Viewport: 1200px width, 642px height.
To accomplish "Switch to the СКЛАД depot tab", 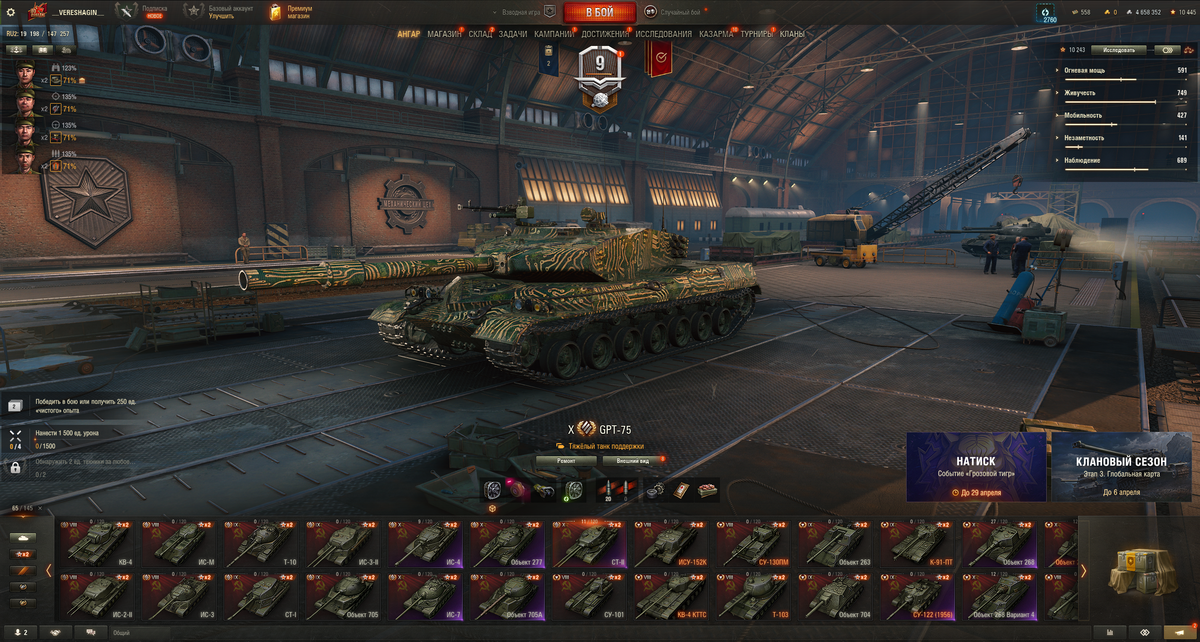I will coord(480,34).
